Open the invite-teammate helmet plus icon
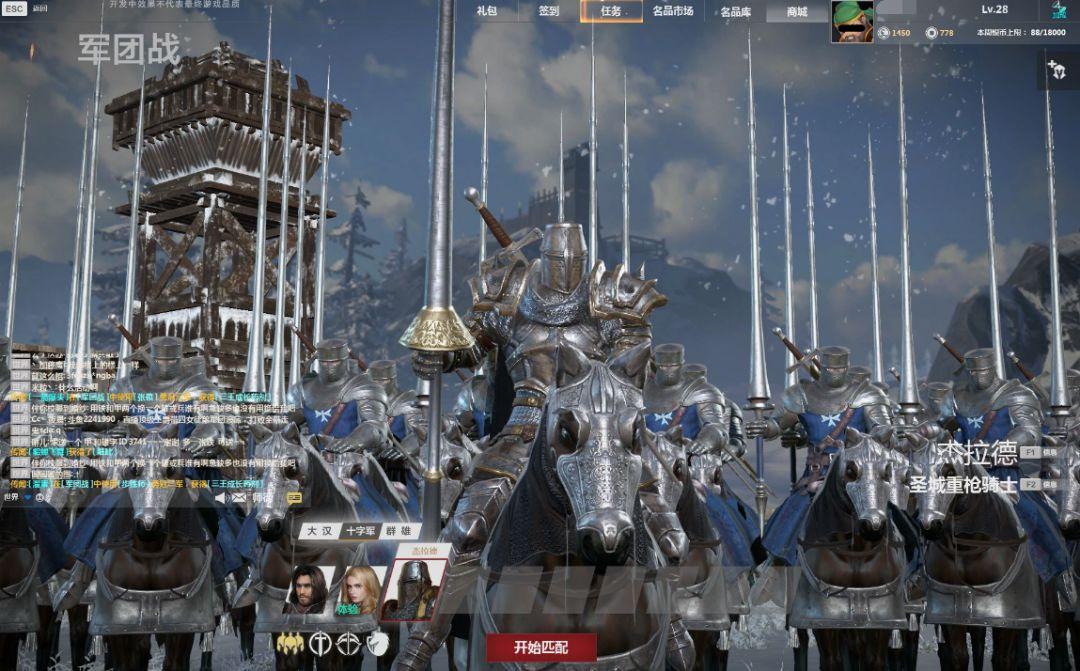The height and width of the screenshot is (671, 1080). pos(1056,70)
